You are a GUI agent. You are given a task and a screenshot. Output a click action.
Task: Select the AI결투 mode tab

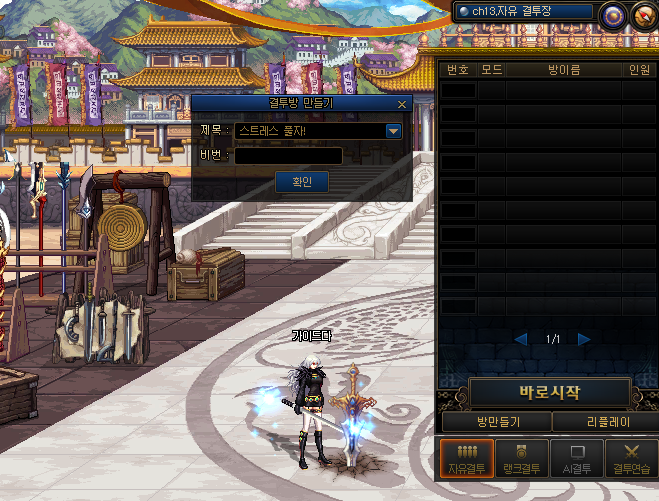[578, 459]
